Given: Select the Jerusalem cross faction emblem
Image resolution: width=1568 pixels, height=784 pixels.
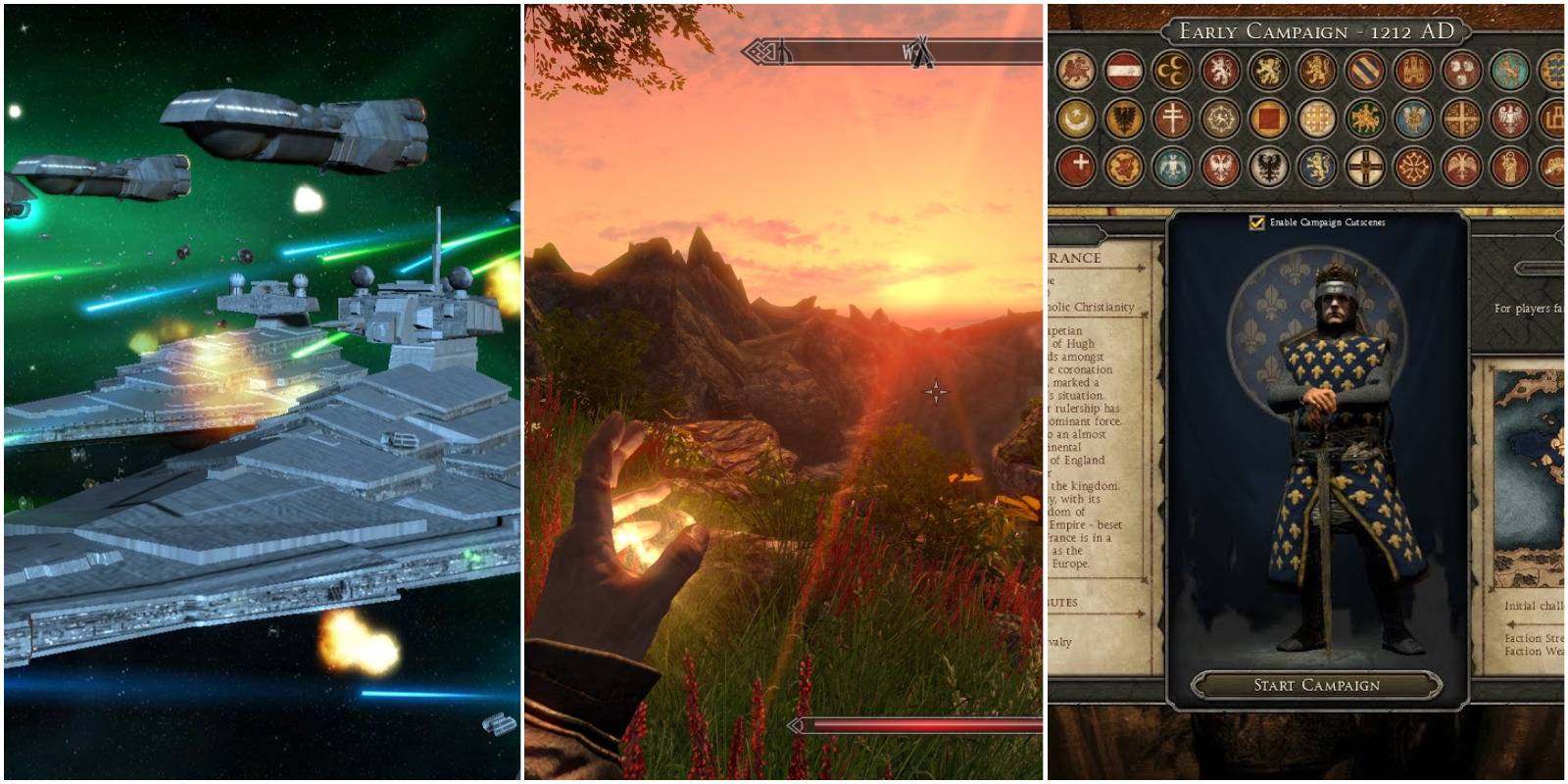Looking at the screenshot, I should [x=1316, y=118].
